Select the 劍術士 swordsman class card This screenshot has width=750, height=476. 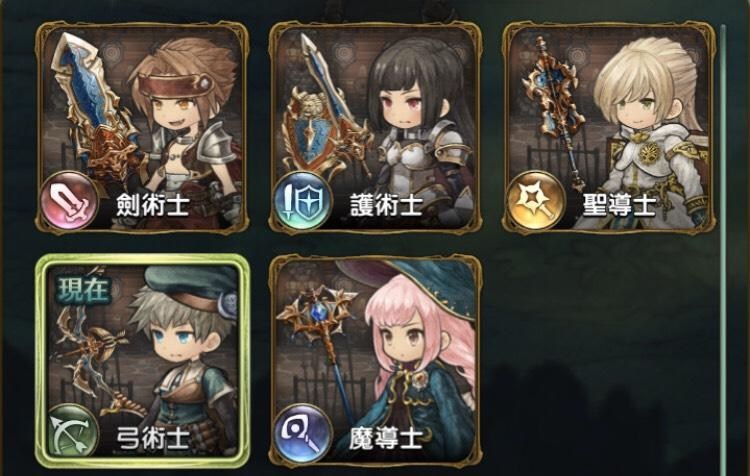tap(141, 128)
